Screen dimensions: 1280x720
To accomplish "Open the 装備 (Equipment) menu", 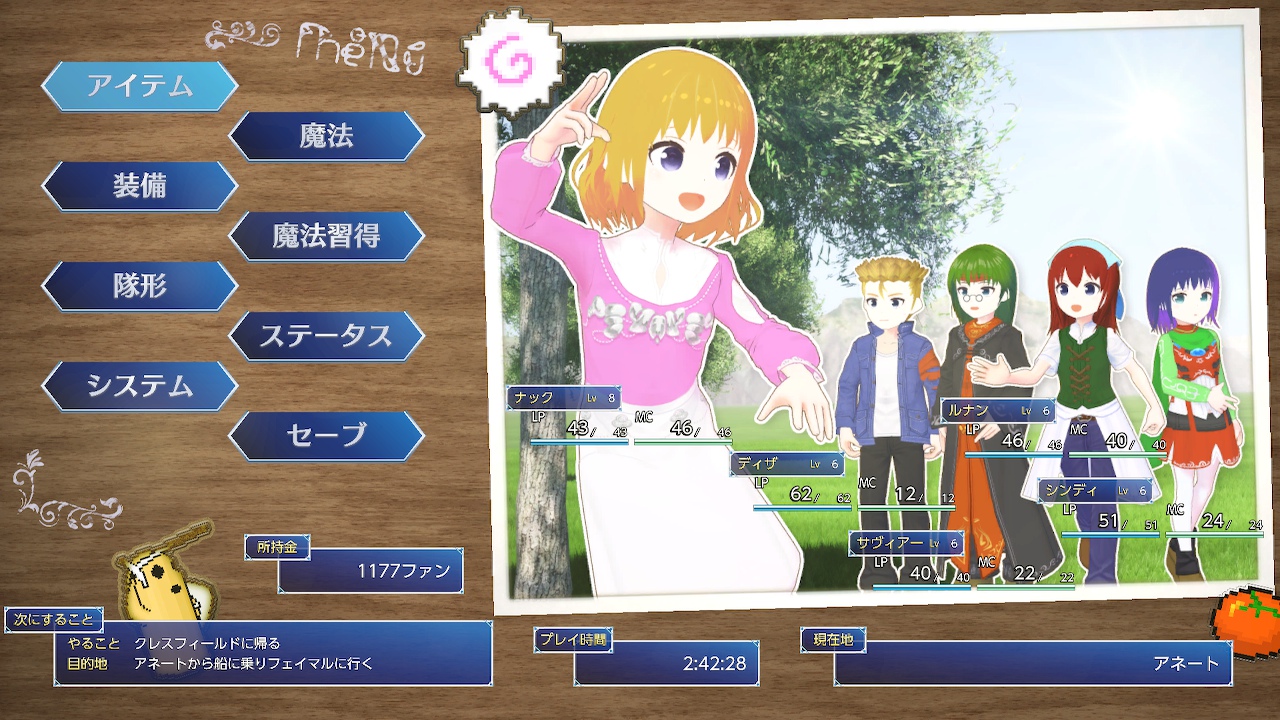I will tap(139, 186).
